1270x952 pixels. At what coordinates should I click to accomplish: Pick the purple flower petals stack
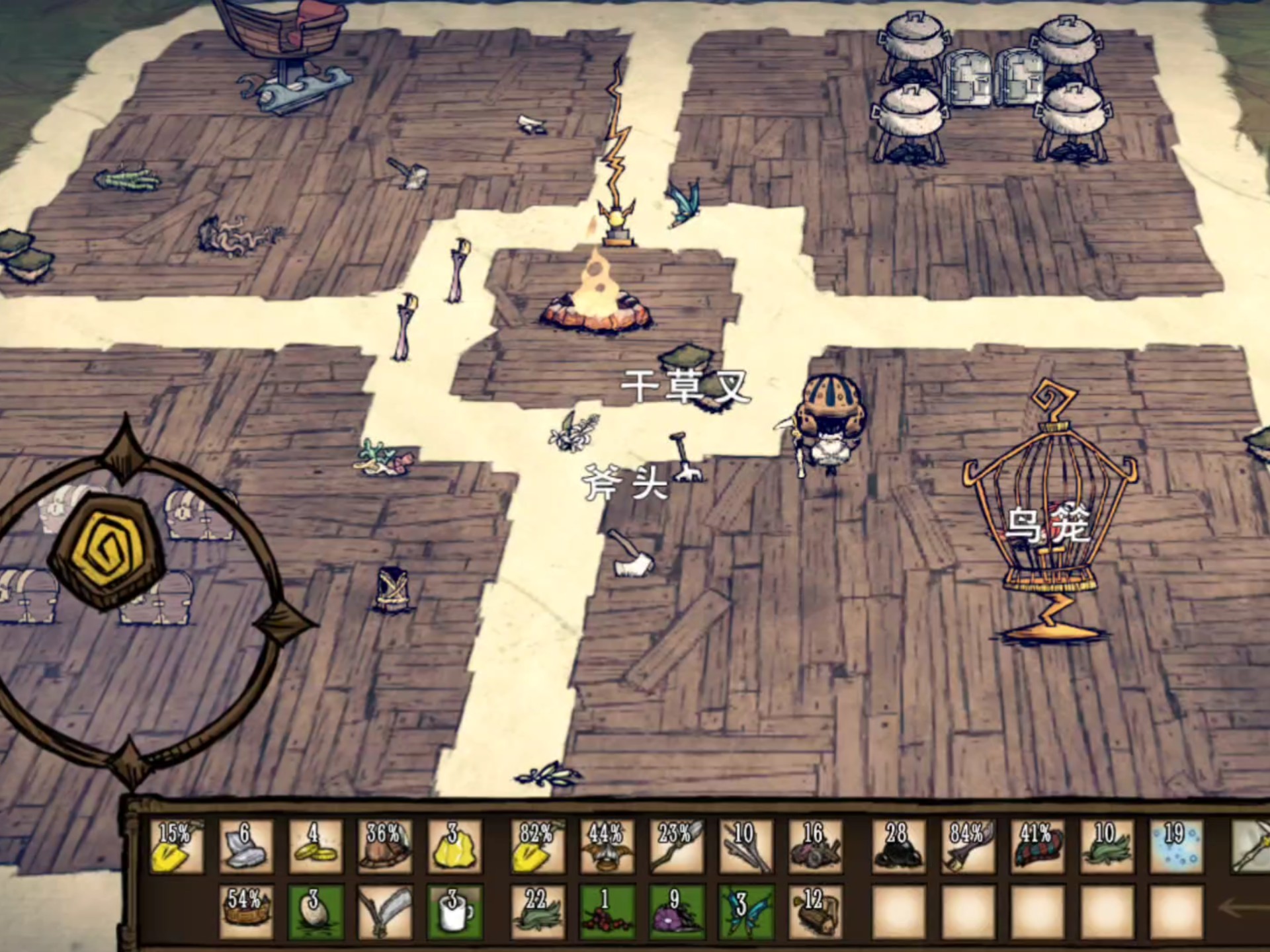(x=677, y=912)
